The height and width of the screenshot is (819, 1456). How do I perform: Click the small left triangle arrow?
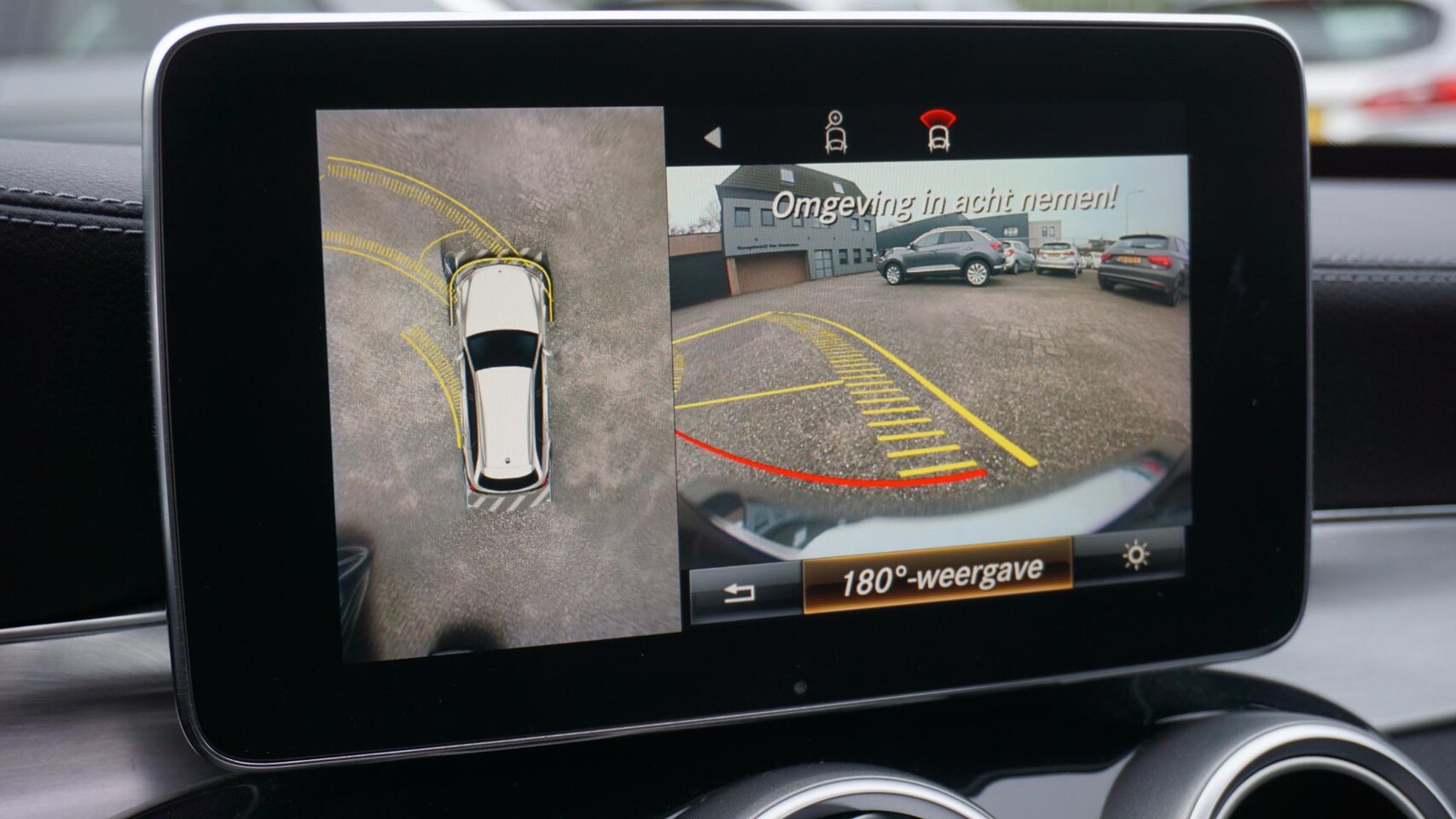[x=712, y=137]
